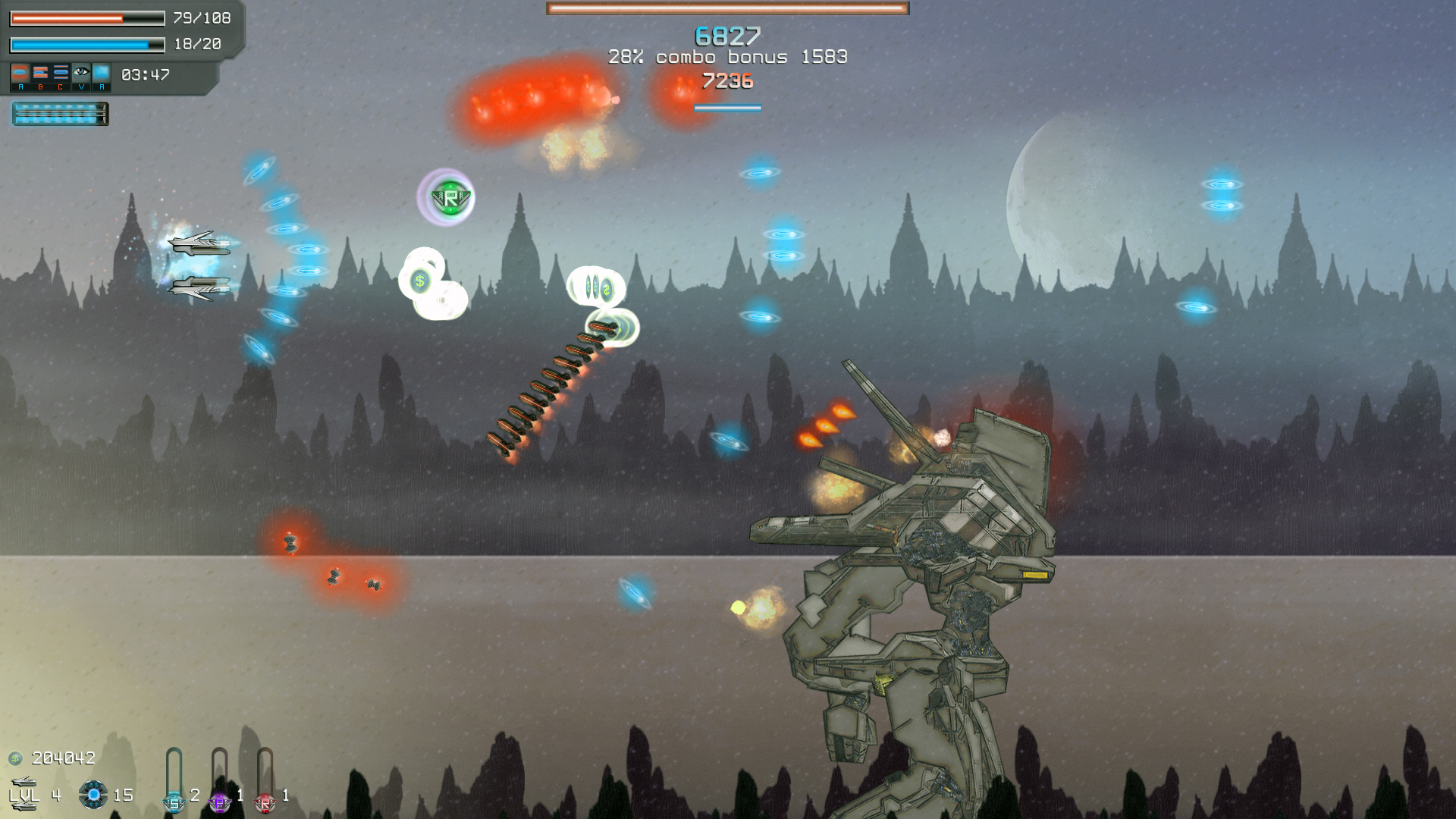
Task: Click the score counter showing 6827
Action: coord(726,34)
